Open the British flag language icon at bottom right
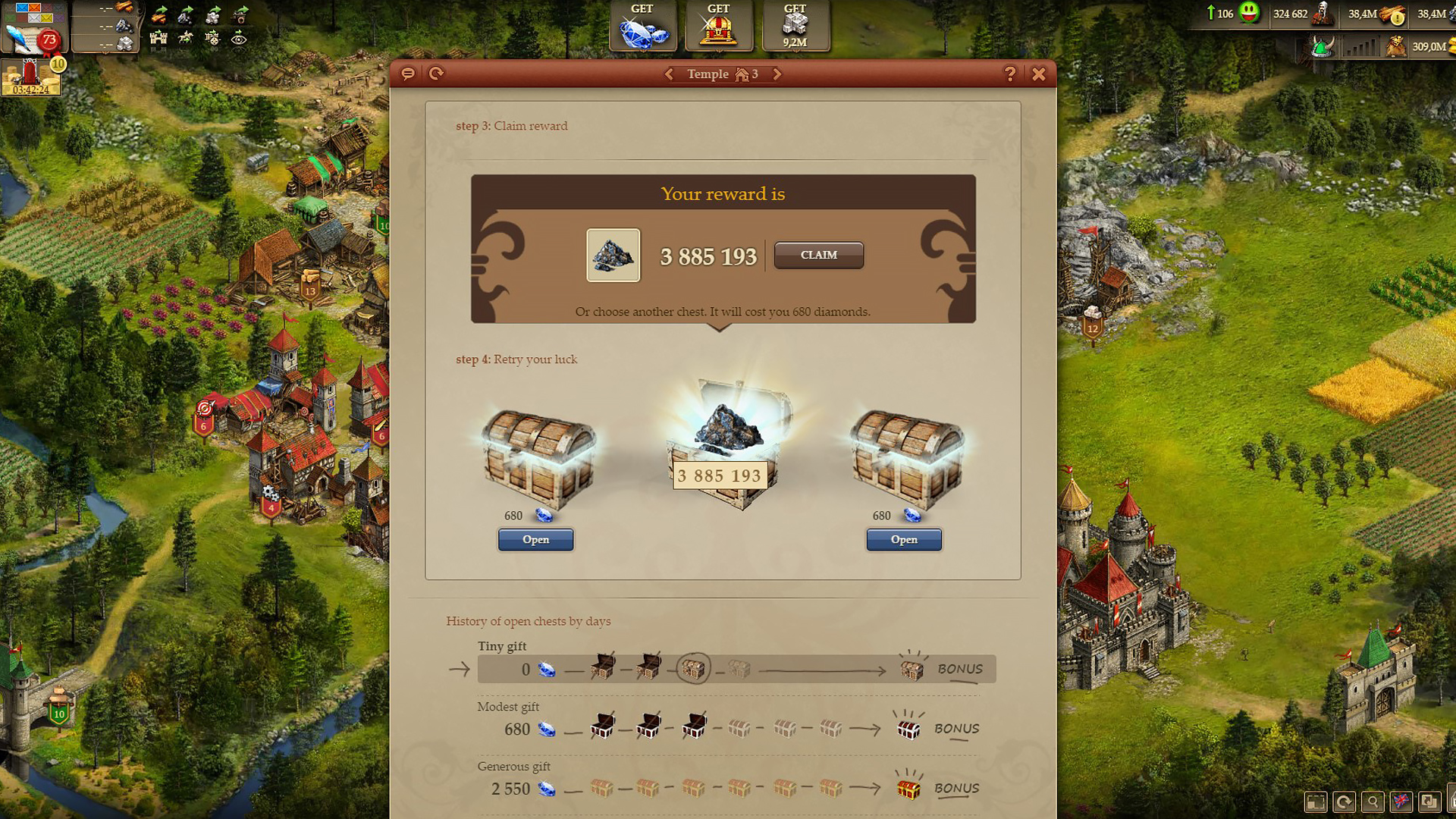The image size is (1456, 819). click(x=1401, y=801)
